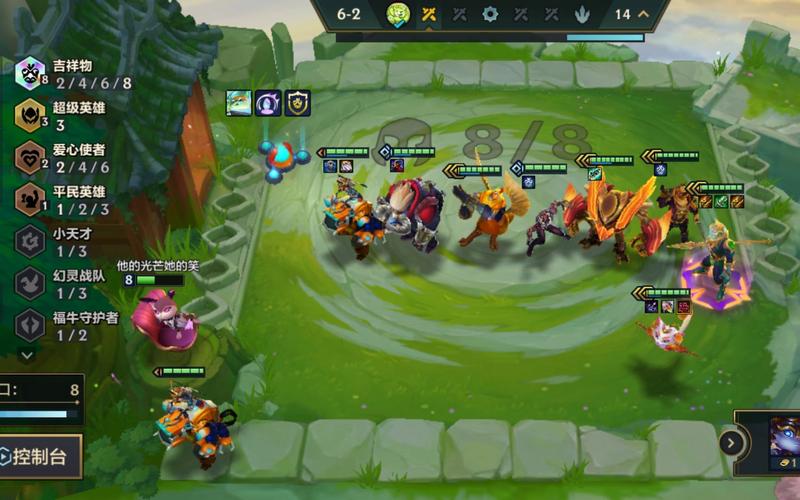Collapse the stage tracker using the up arrow

coord(643,14)
